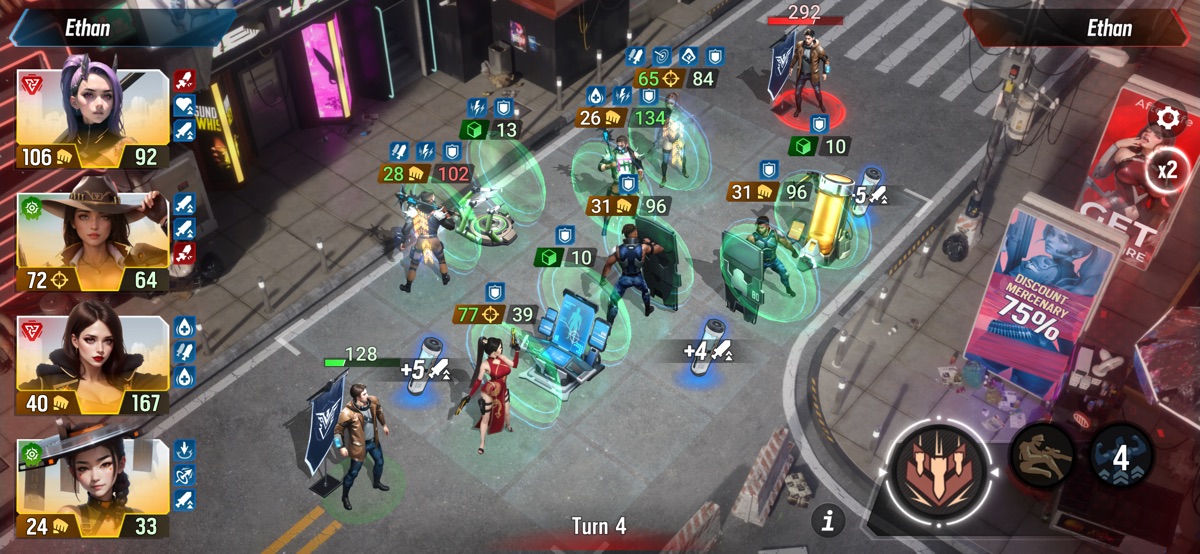Open the battle info button

(x=828, y=520)
